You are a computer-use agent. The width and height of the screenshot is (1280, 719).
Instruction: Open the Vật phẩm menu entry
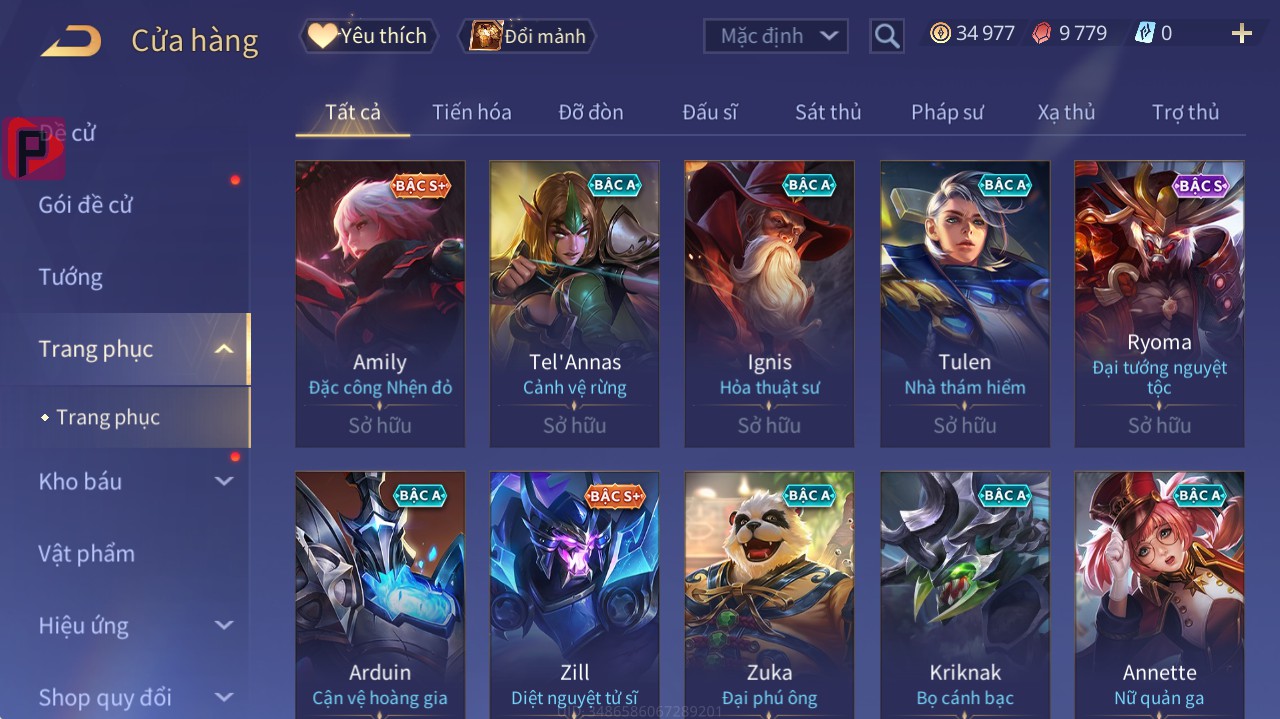tap(87, 553)
